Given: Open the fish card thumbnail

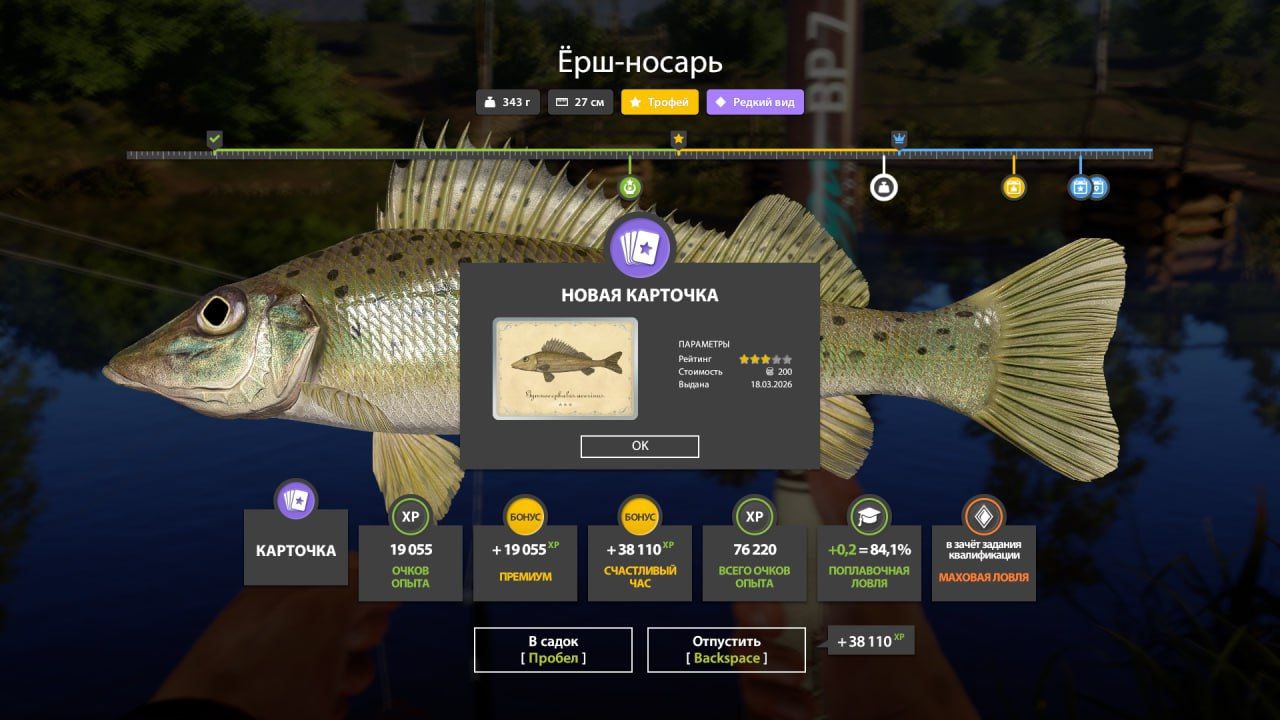Looking at the screenshot, I should pyautogui.click(x=565, y=368).
